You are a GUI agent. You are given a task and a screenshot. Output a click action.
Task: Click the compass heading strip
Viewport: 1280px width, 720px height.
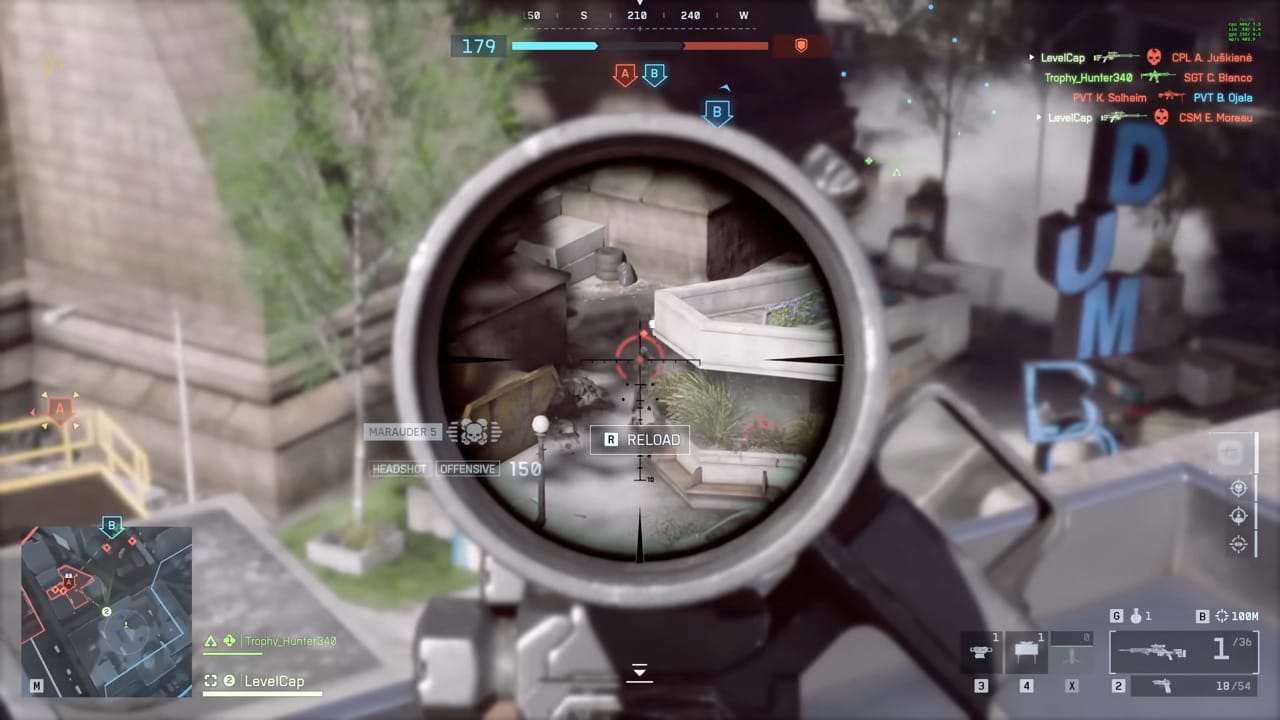click(x=637, y=16)
